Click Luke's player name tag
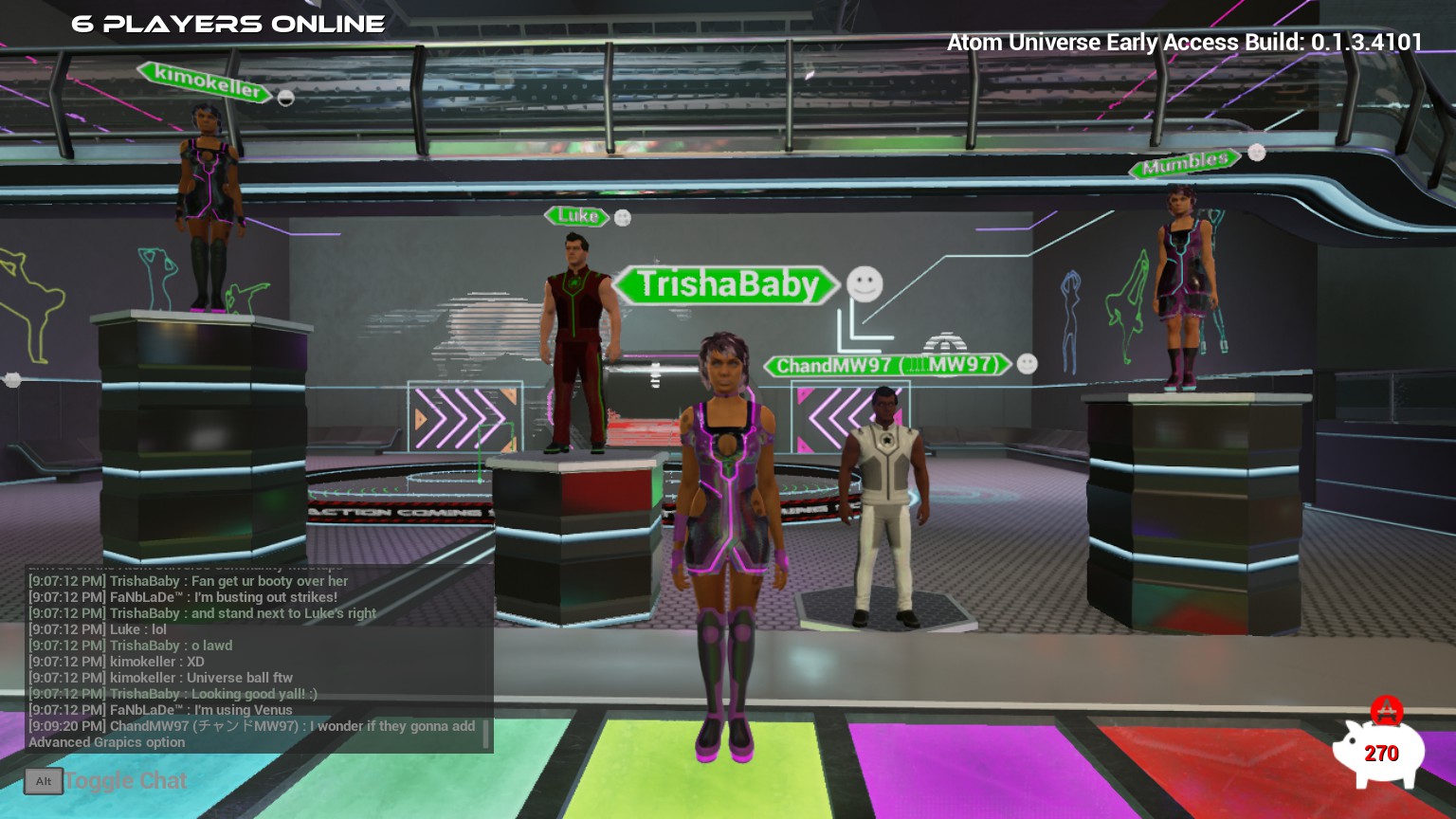 (x=577, y=216)
